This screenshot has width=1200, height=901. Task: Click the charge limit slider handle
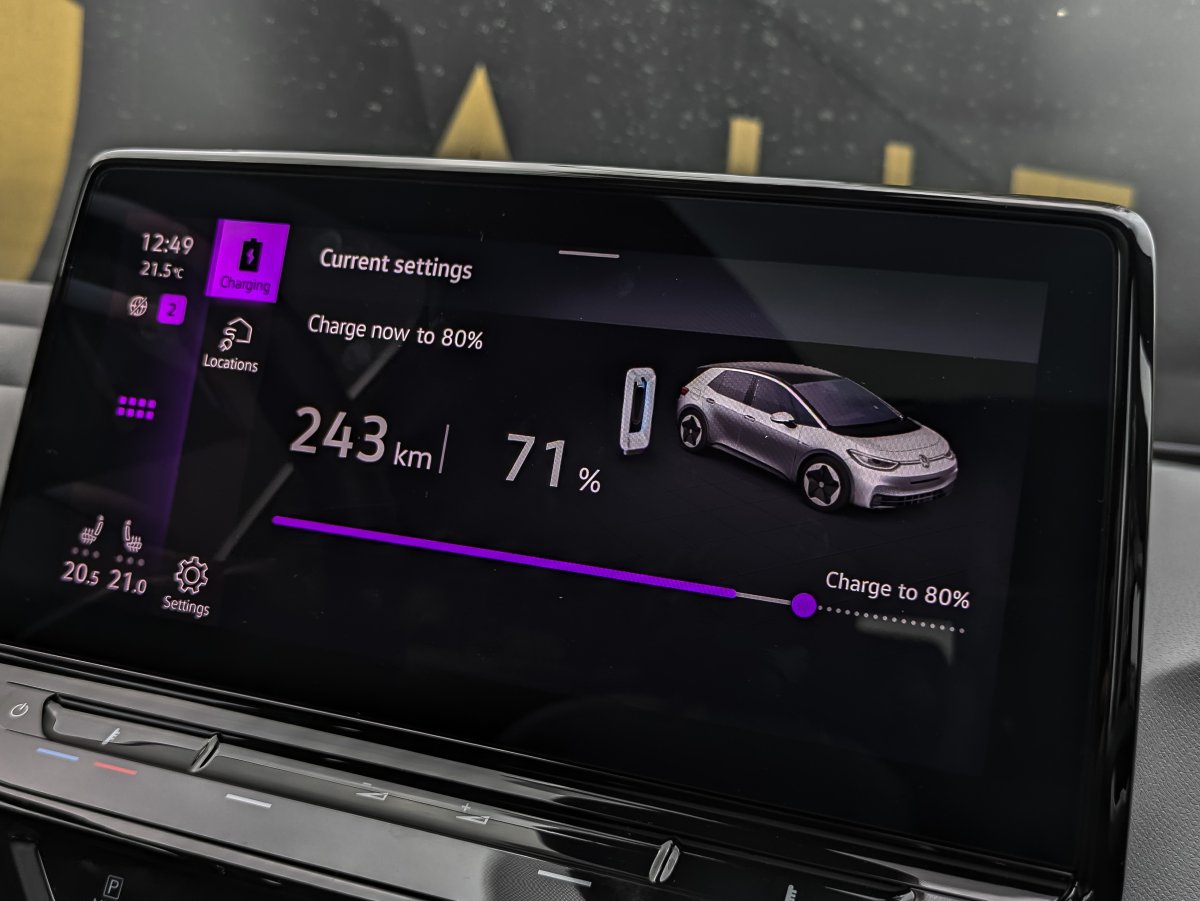click(803, 605)
